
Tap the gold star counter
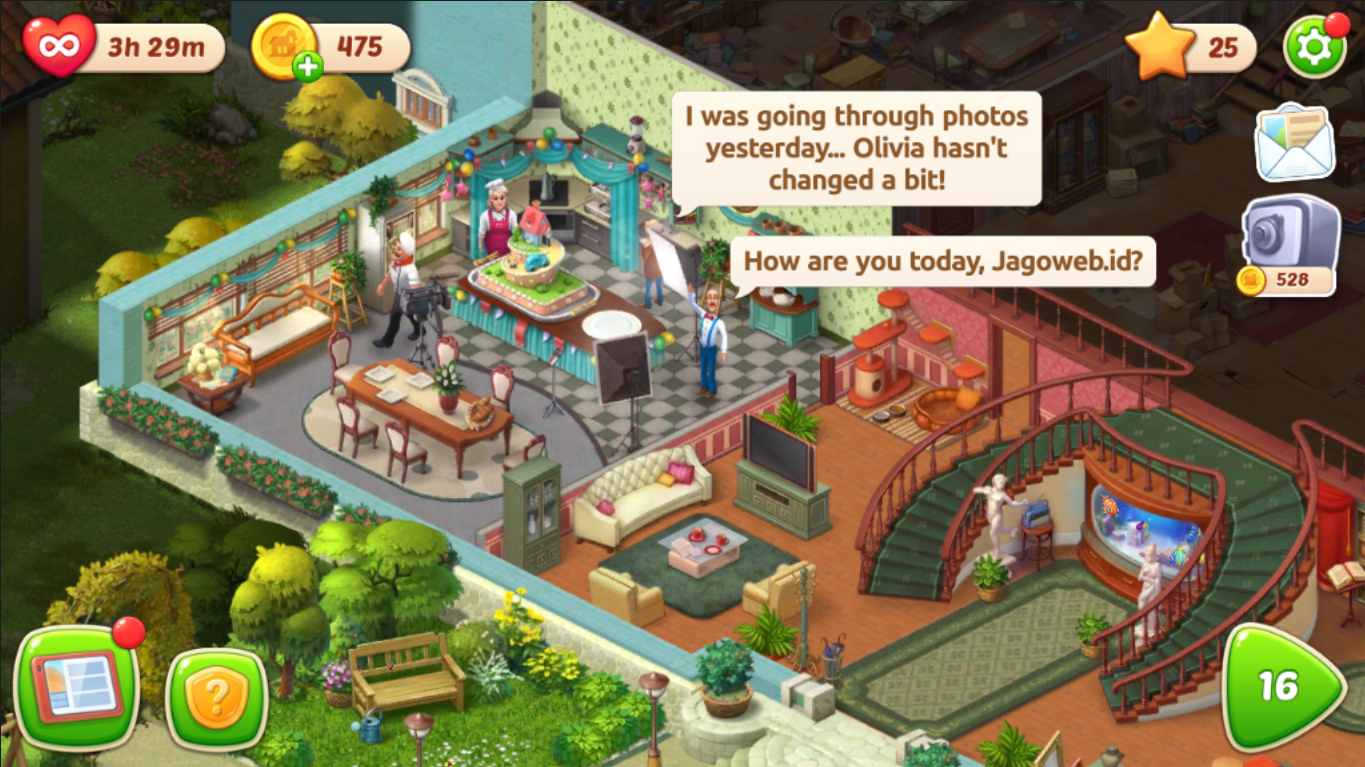coord(1161,47)
